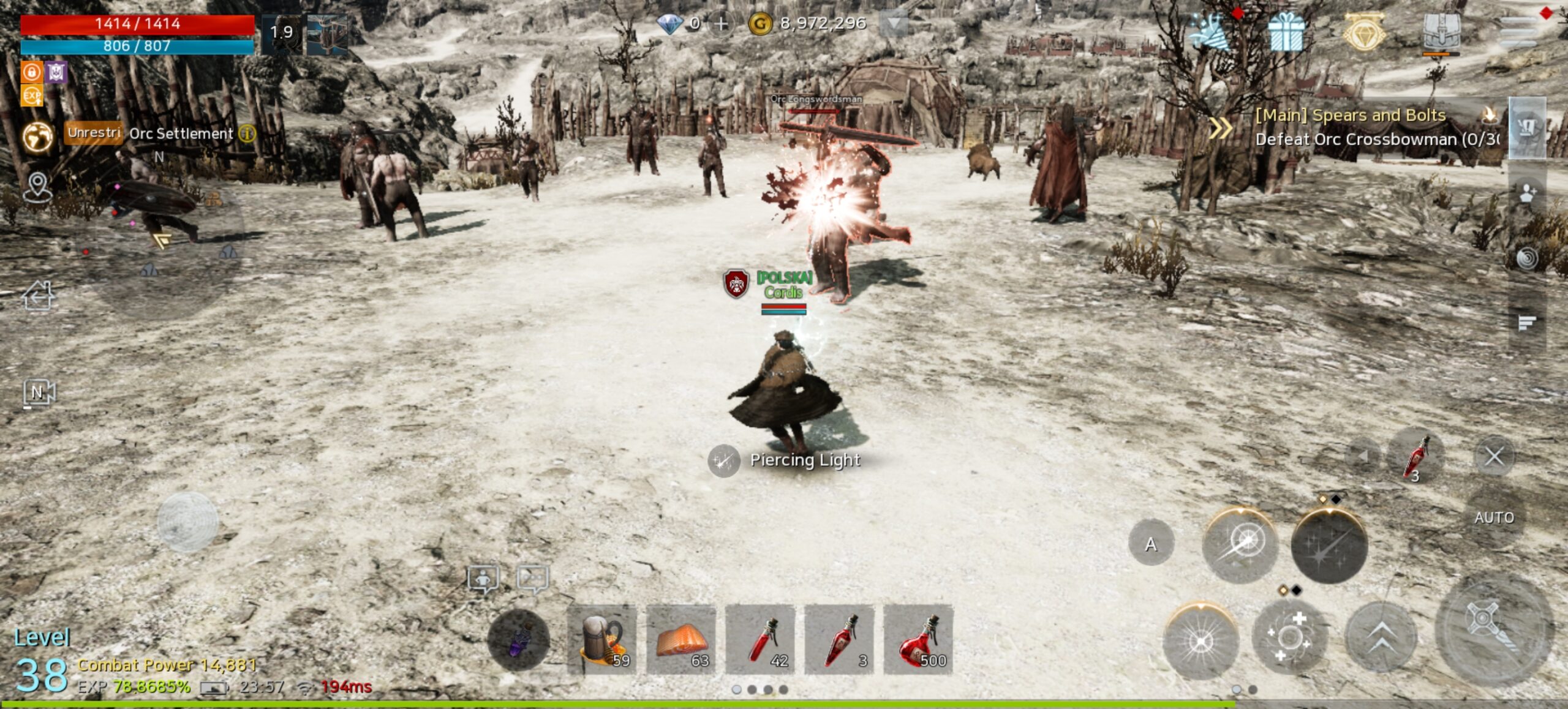Open the globe world map icon
Viewport: 1568px width, 709px height.
38,136
